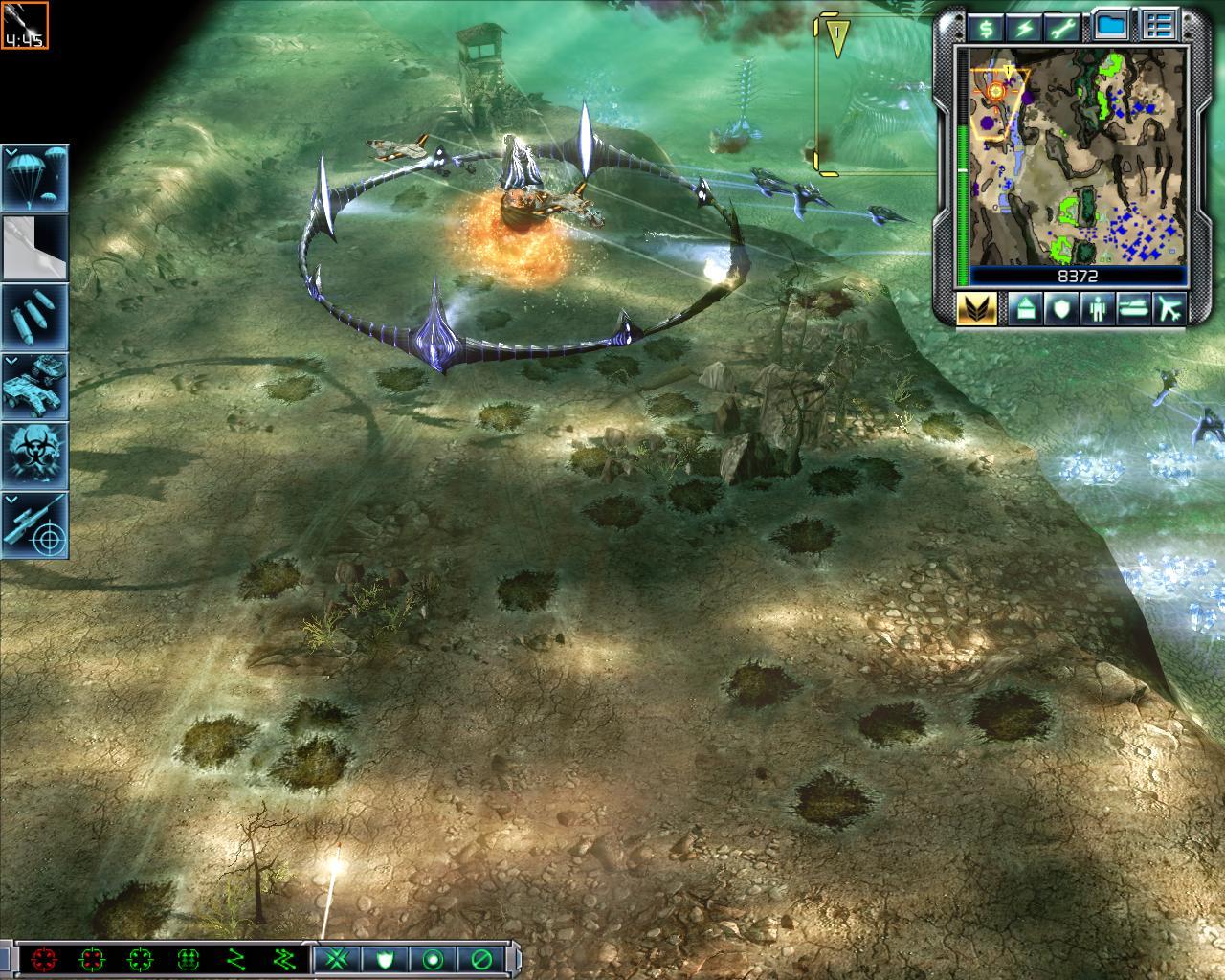This screenshot has height=980, width=1225.
Task: Click the green shield guard command
Action: click(x=384, y=958)
